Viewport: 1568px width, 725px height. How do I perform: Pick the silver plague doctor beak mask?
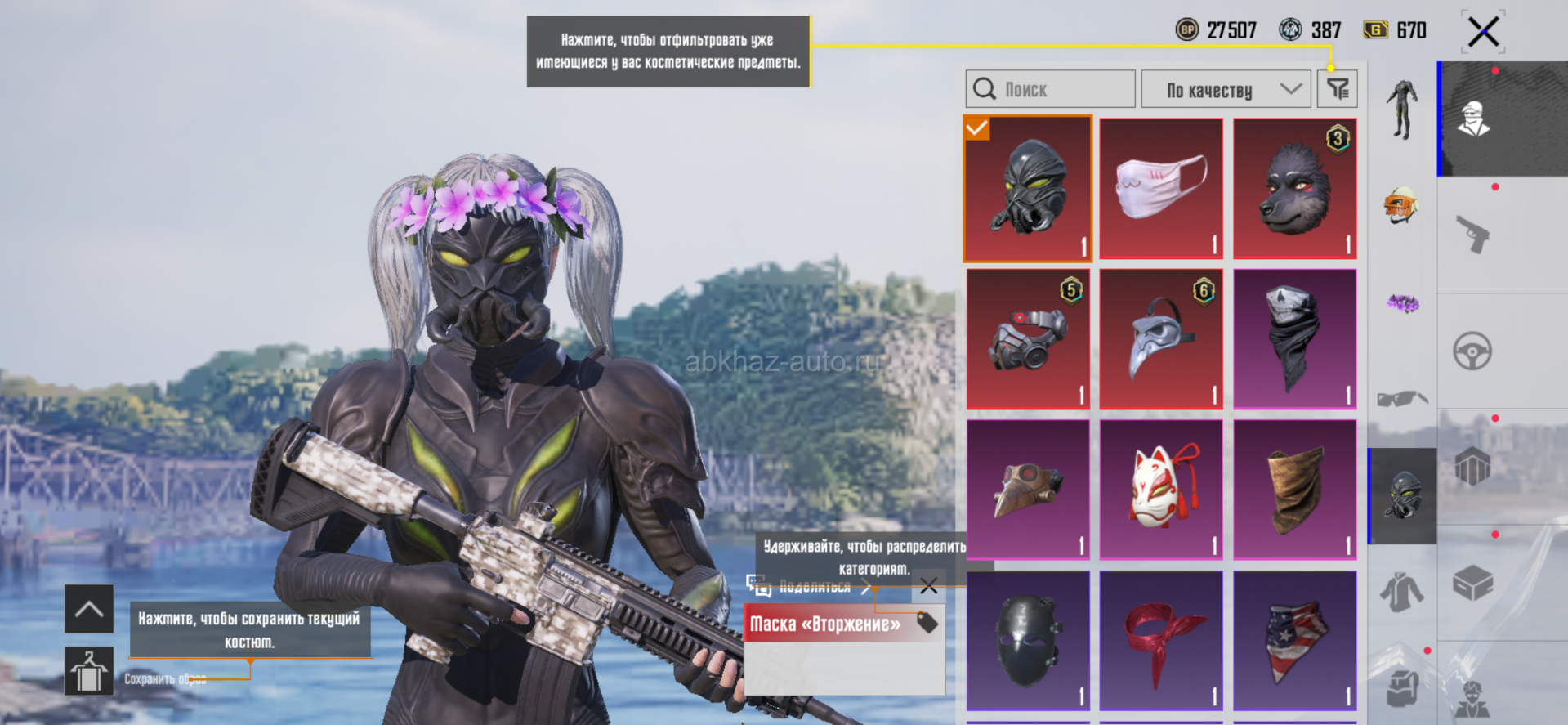(1161, 339)
